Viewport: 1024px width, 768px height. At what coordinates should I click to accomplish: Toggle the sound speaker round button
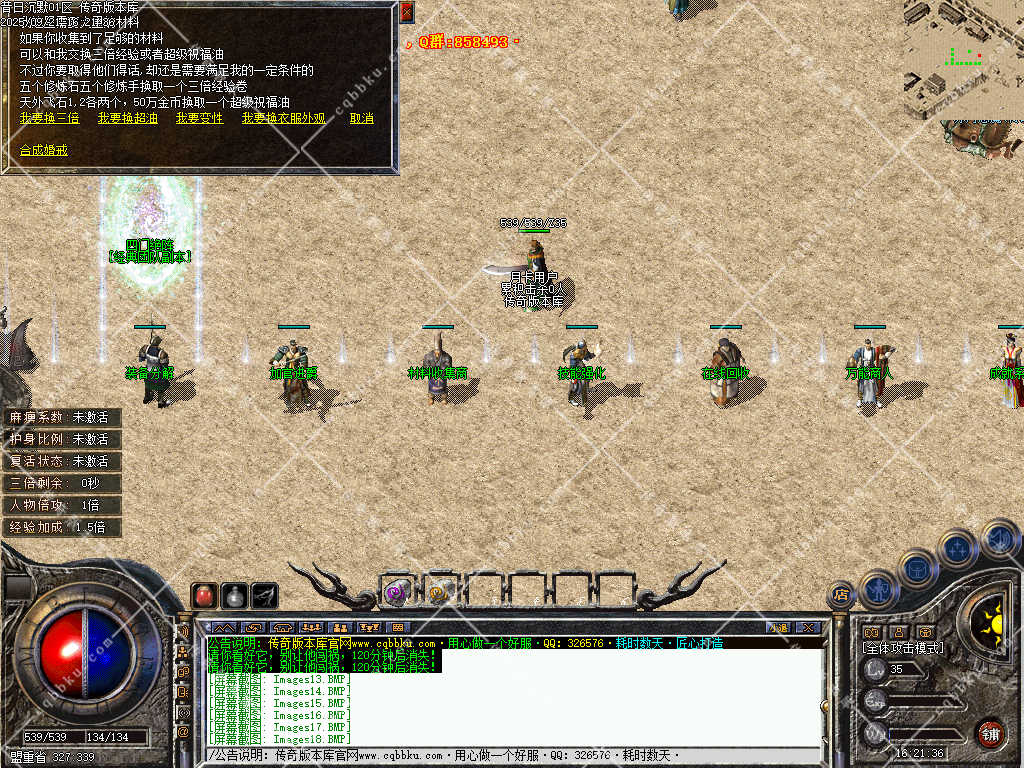(x=998, y=537)
